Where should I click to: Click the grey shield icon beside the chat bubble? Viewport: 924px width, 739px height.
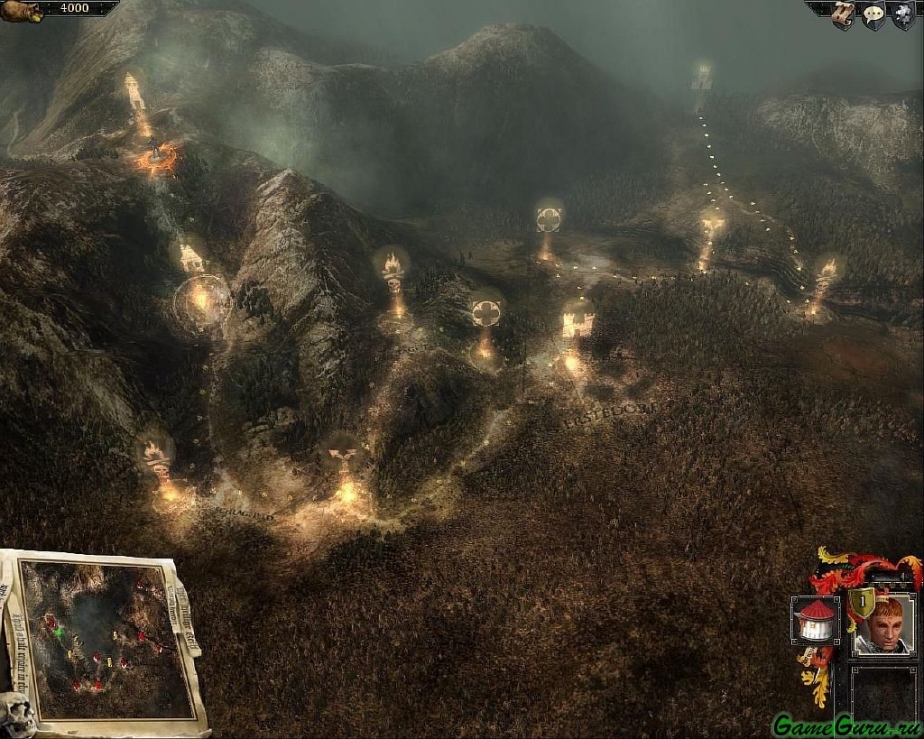coord(902,13)
